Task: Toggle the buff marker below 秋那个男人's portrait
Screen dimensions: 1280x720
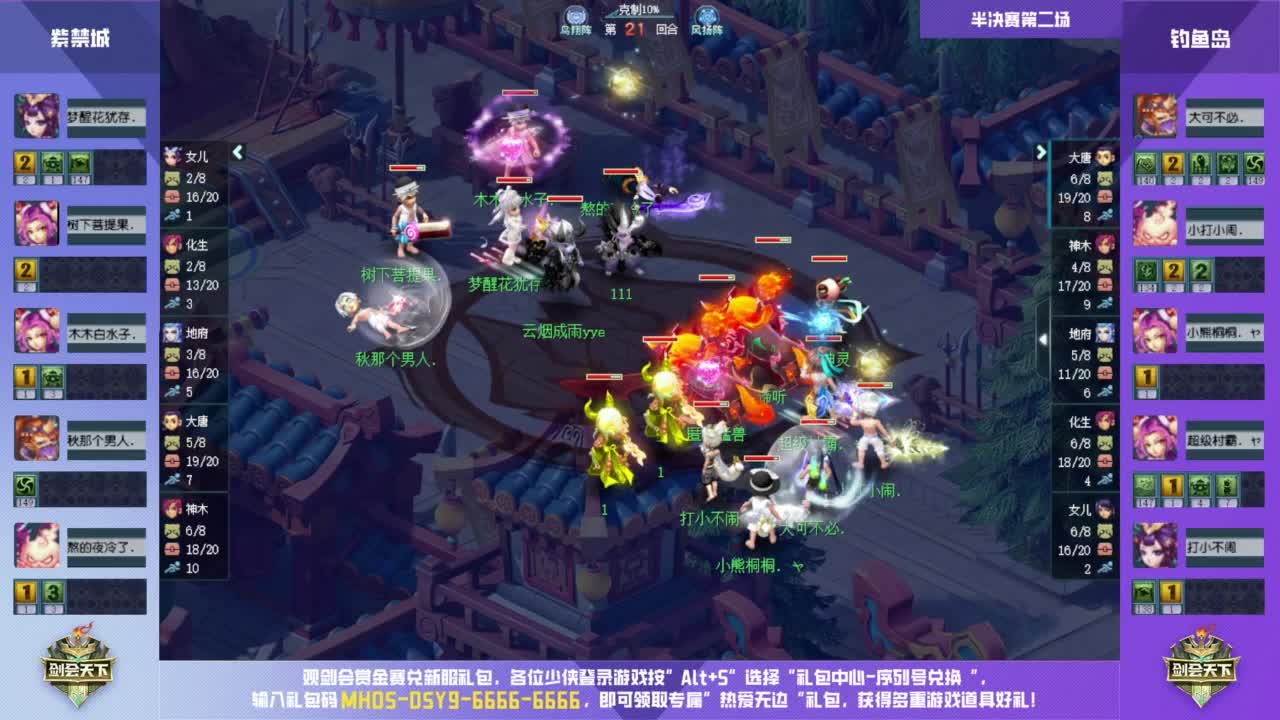Action: click(x=25, y=485)
